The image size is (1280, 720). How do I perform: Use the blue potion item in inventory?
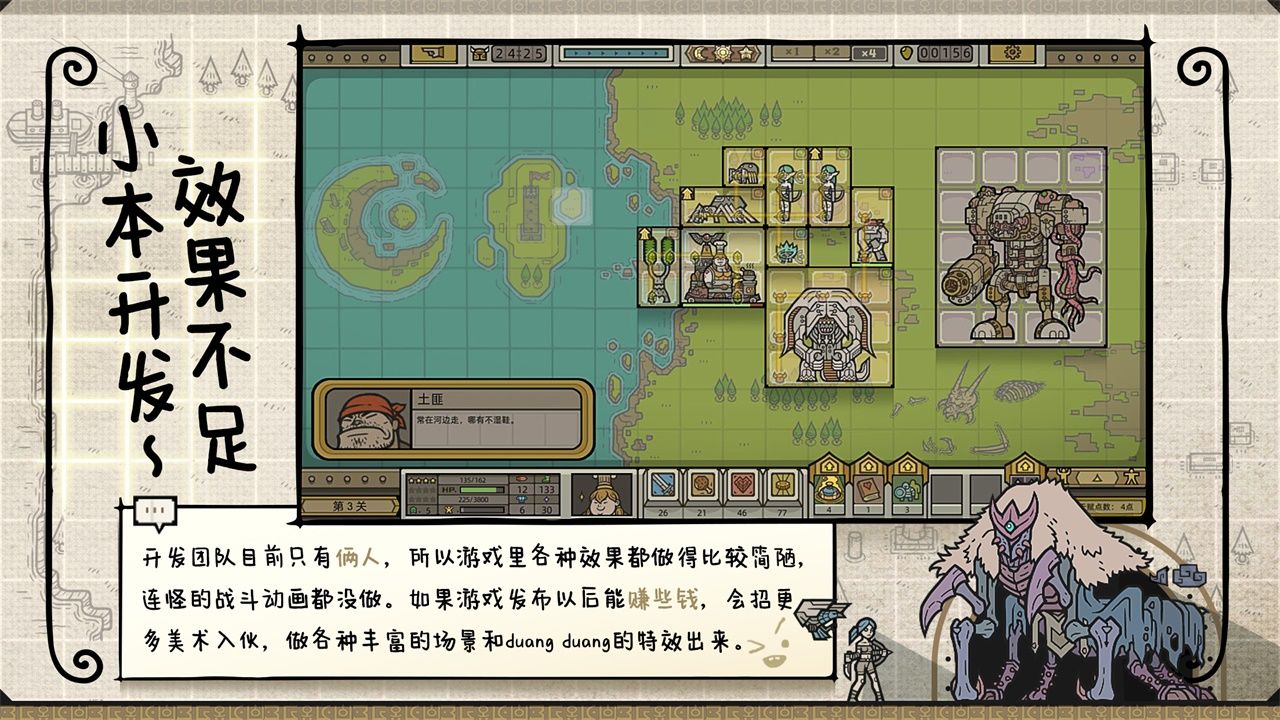827,488
